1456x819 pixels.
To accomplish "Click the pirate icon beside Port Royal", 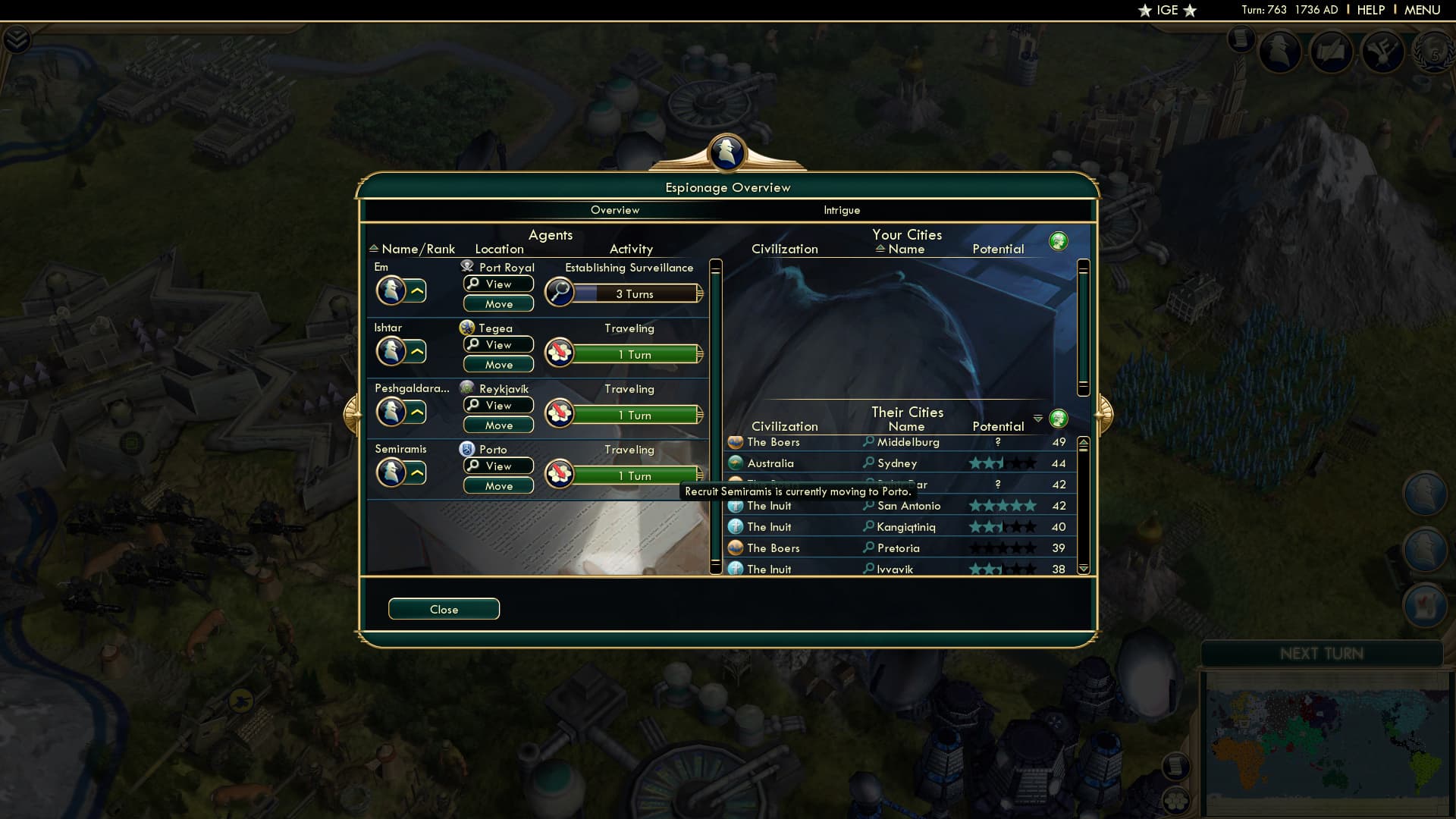I will click(x=466, y=266).
